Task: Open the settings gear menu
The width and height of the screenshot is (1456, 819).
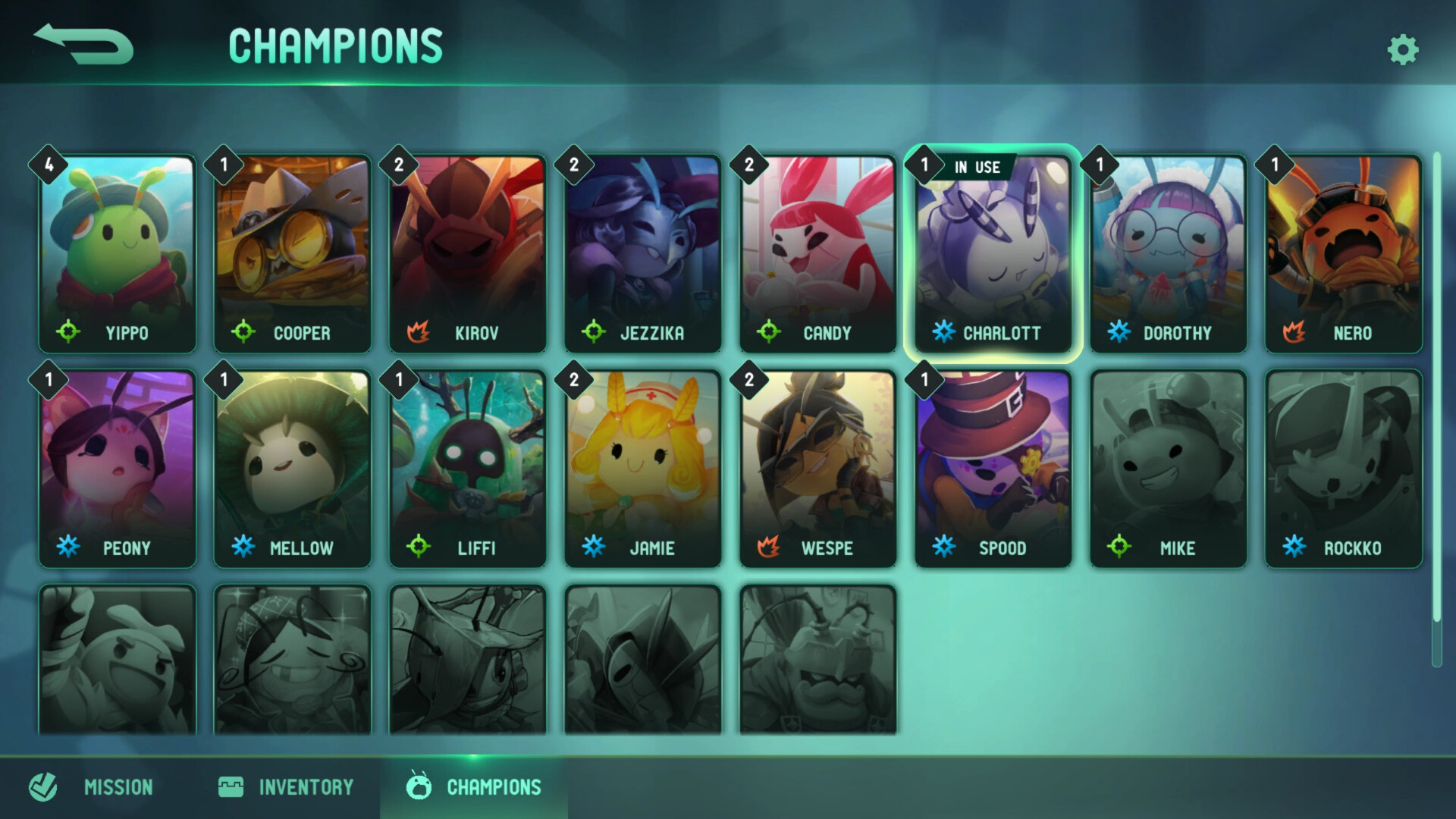Action: click(x=1403, y=50)
